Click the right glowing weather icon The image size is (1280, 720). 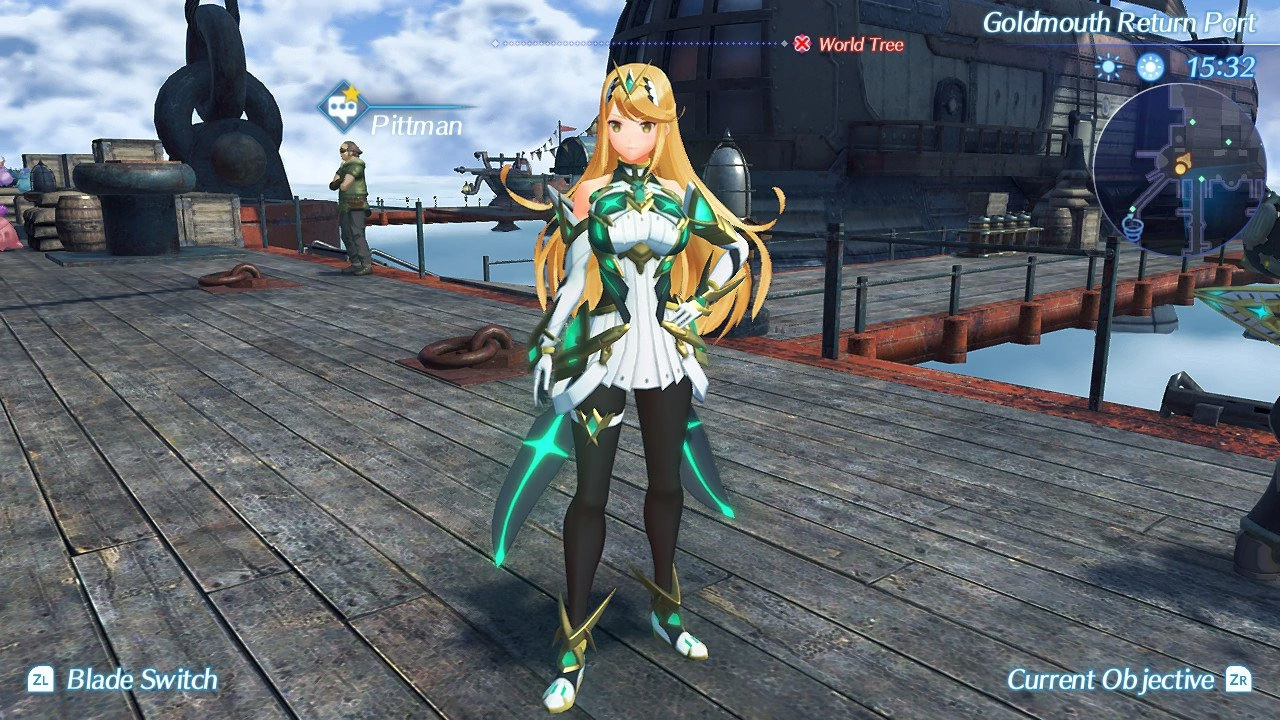(x=1150, y=69)
